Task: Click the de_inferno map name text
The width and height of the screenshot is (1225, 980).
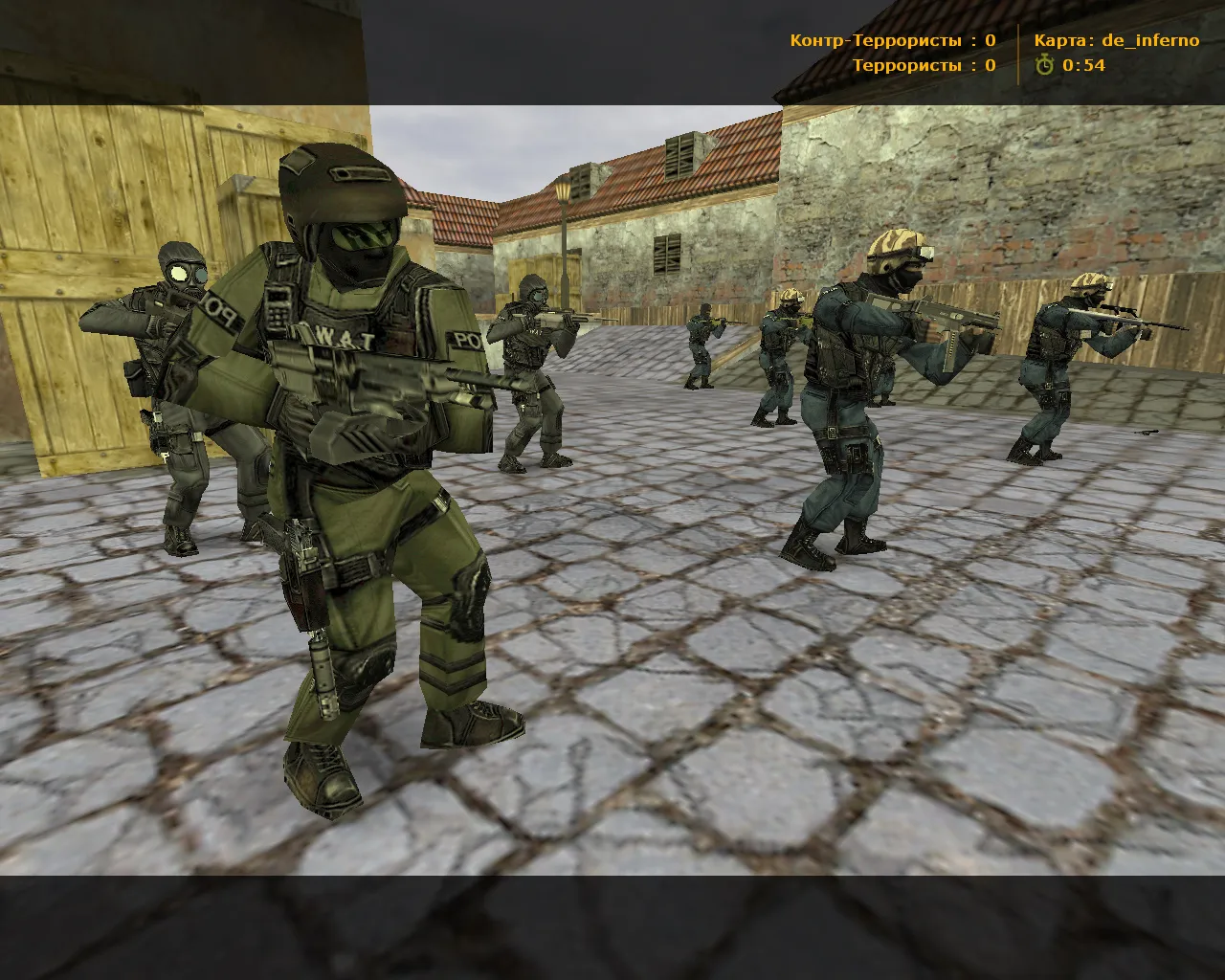Action: pyautogui.click(x=1150, y=40)
